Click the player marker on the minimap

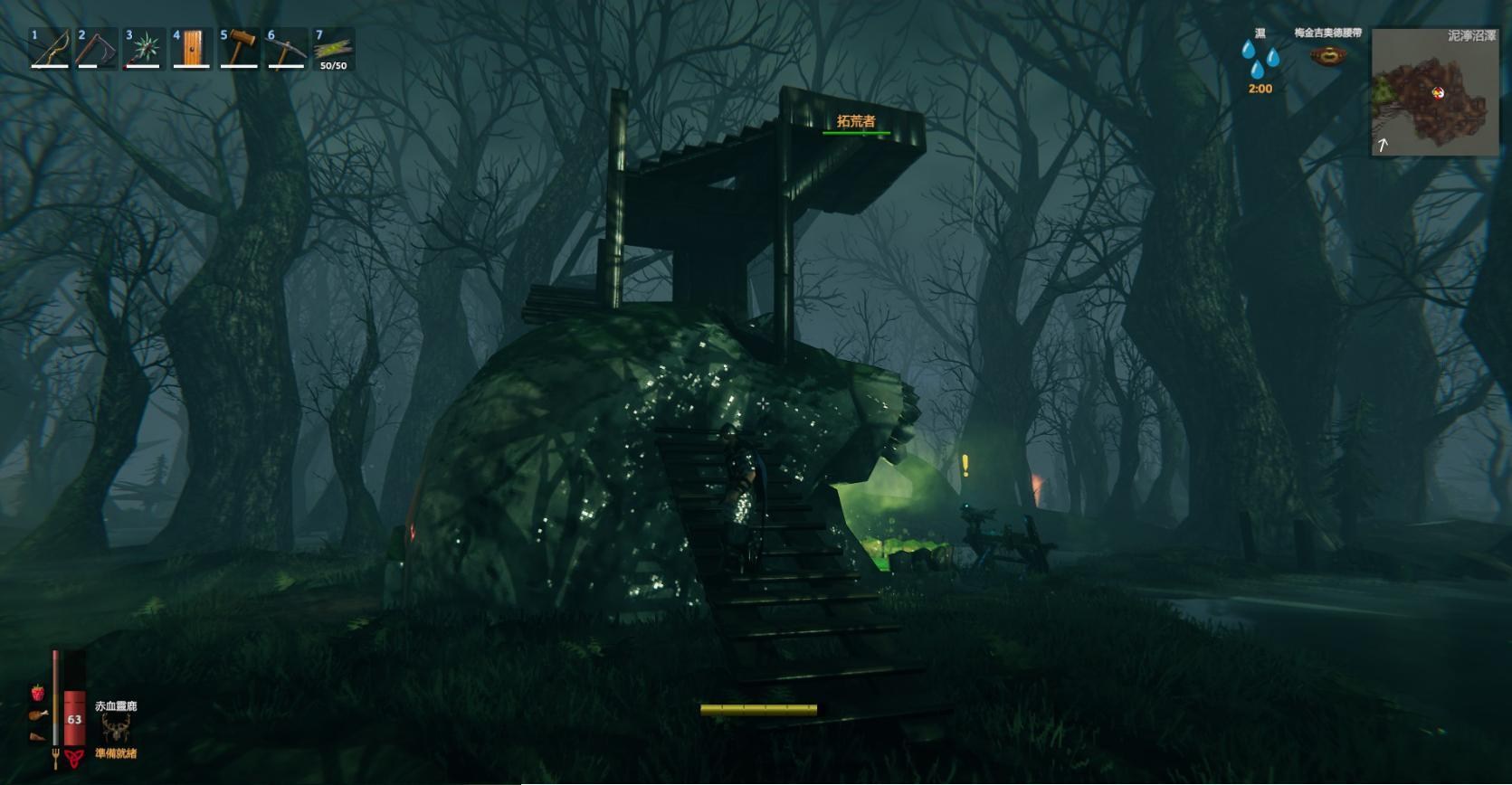click(x=1438, y=92)
